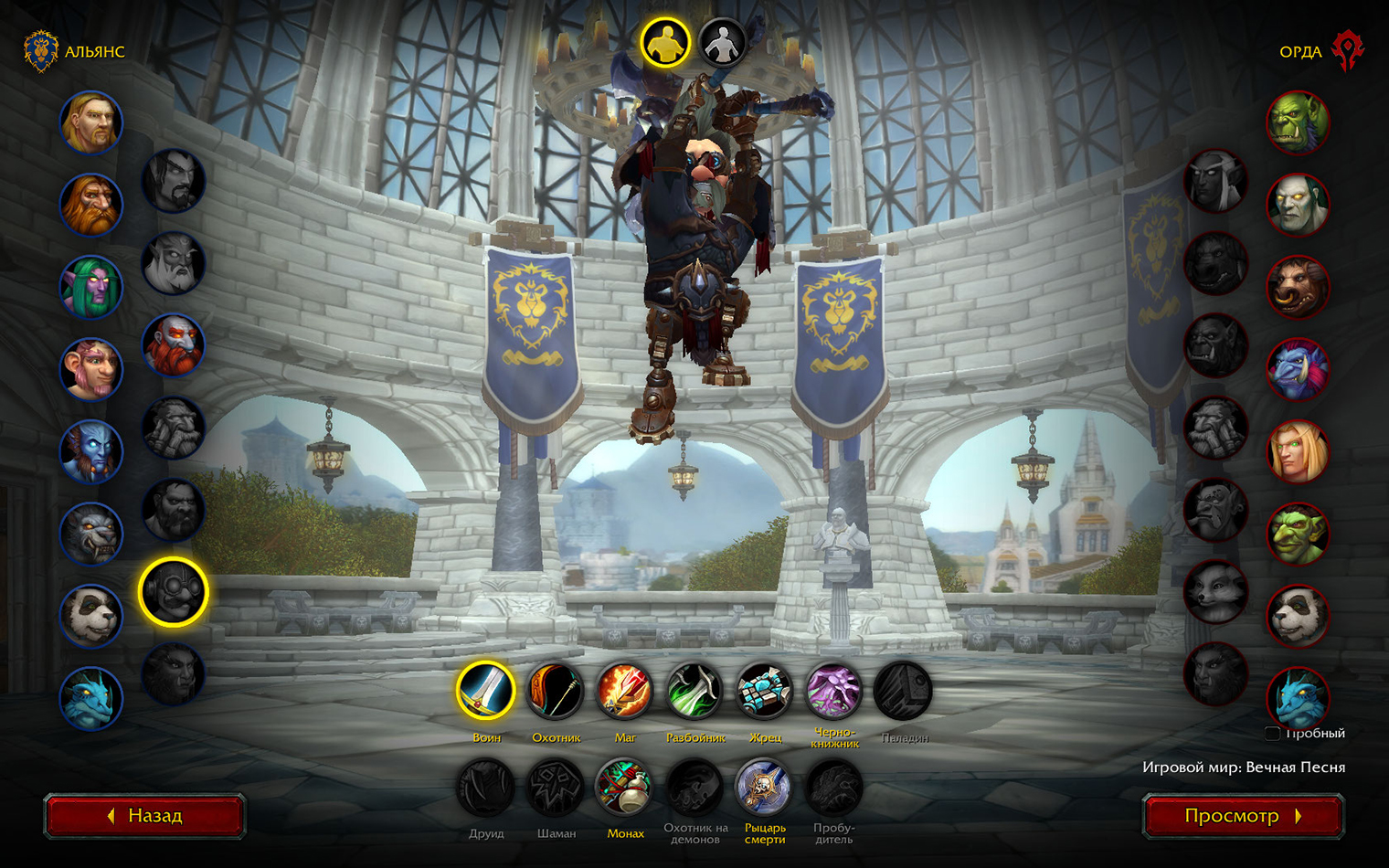The width and height of the screenshot is (1389, 868).
Task: Pick the Worgen race portrait
Action: [91, 534]
